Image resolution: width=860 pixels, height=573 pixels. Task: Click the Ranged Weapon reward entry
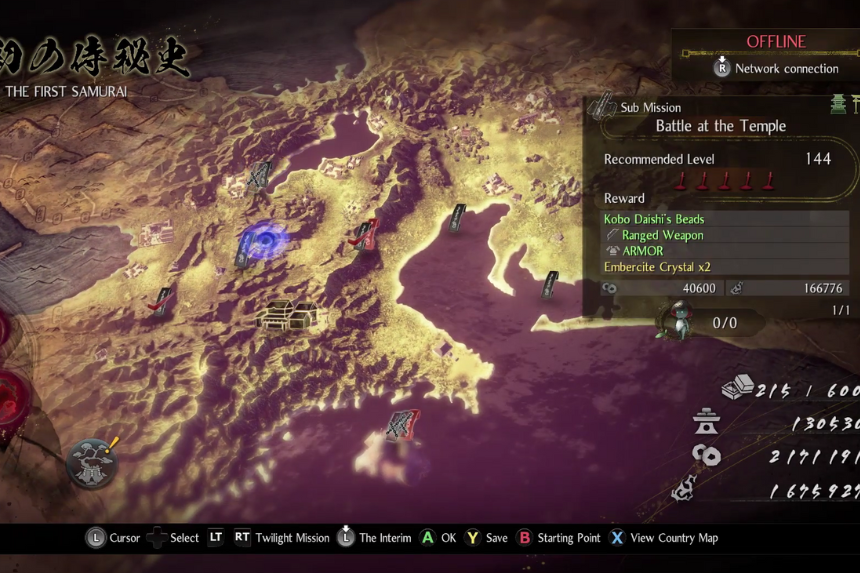pos(662,235)
